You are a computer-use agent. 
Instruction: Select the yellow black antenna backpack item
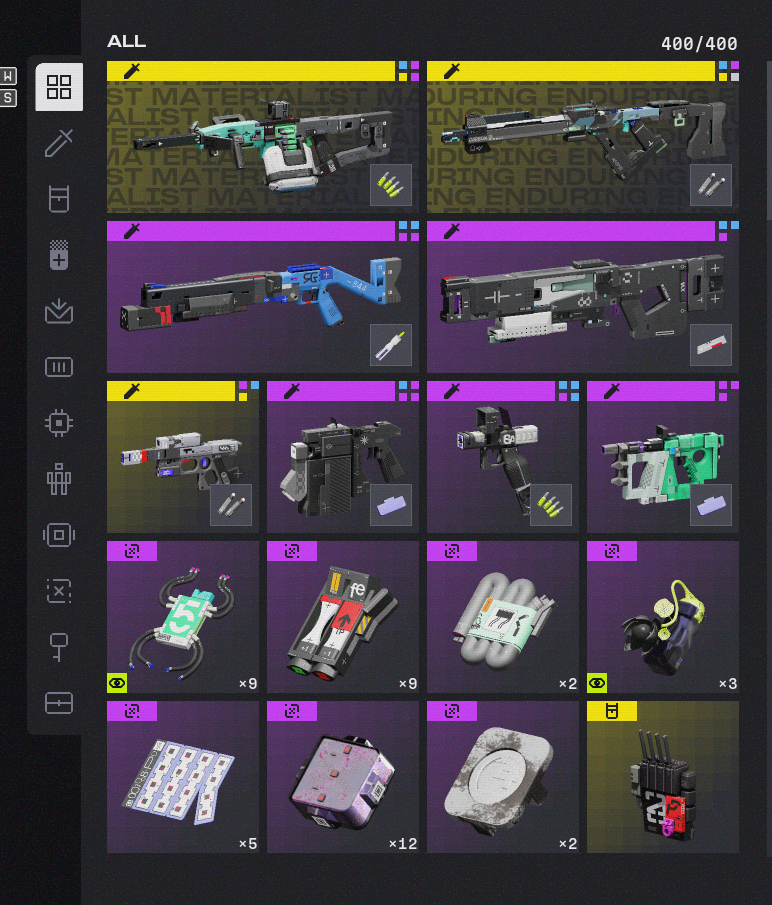coord(662,777)
